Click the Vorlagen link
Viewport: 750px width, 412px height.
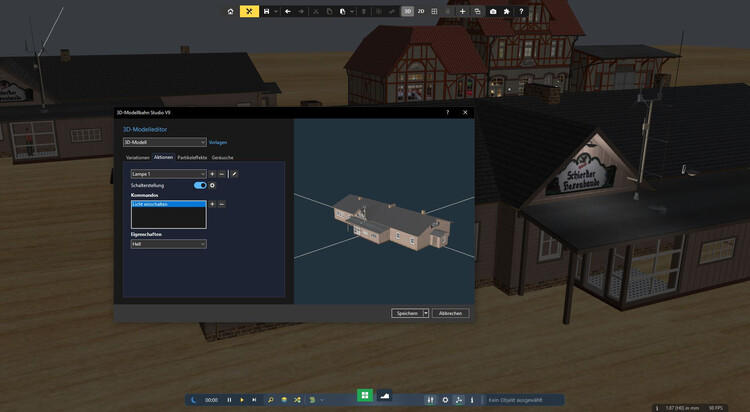coord(218,142)
